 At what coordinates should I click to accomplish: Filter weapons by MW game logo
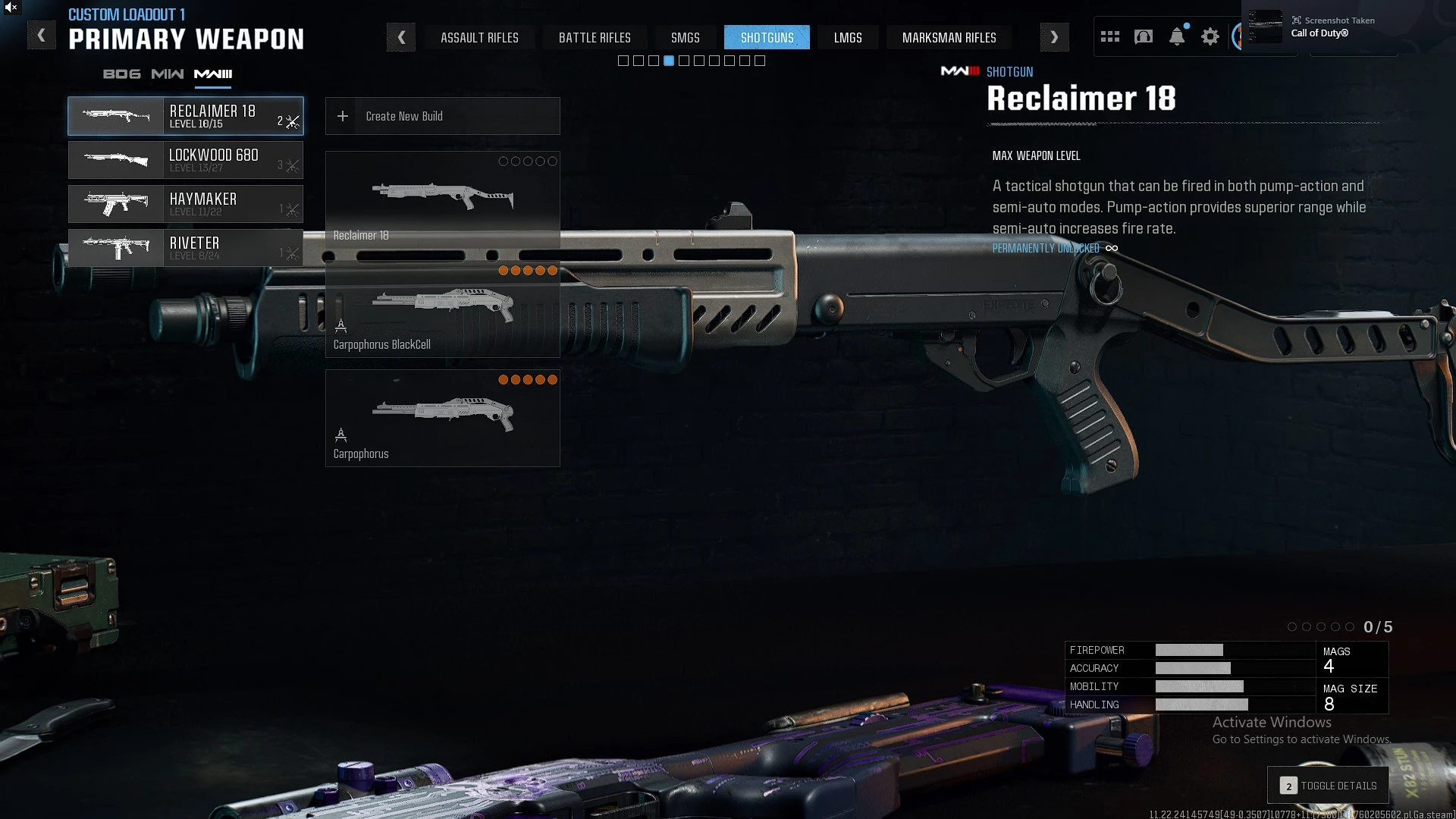[167, 74]
